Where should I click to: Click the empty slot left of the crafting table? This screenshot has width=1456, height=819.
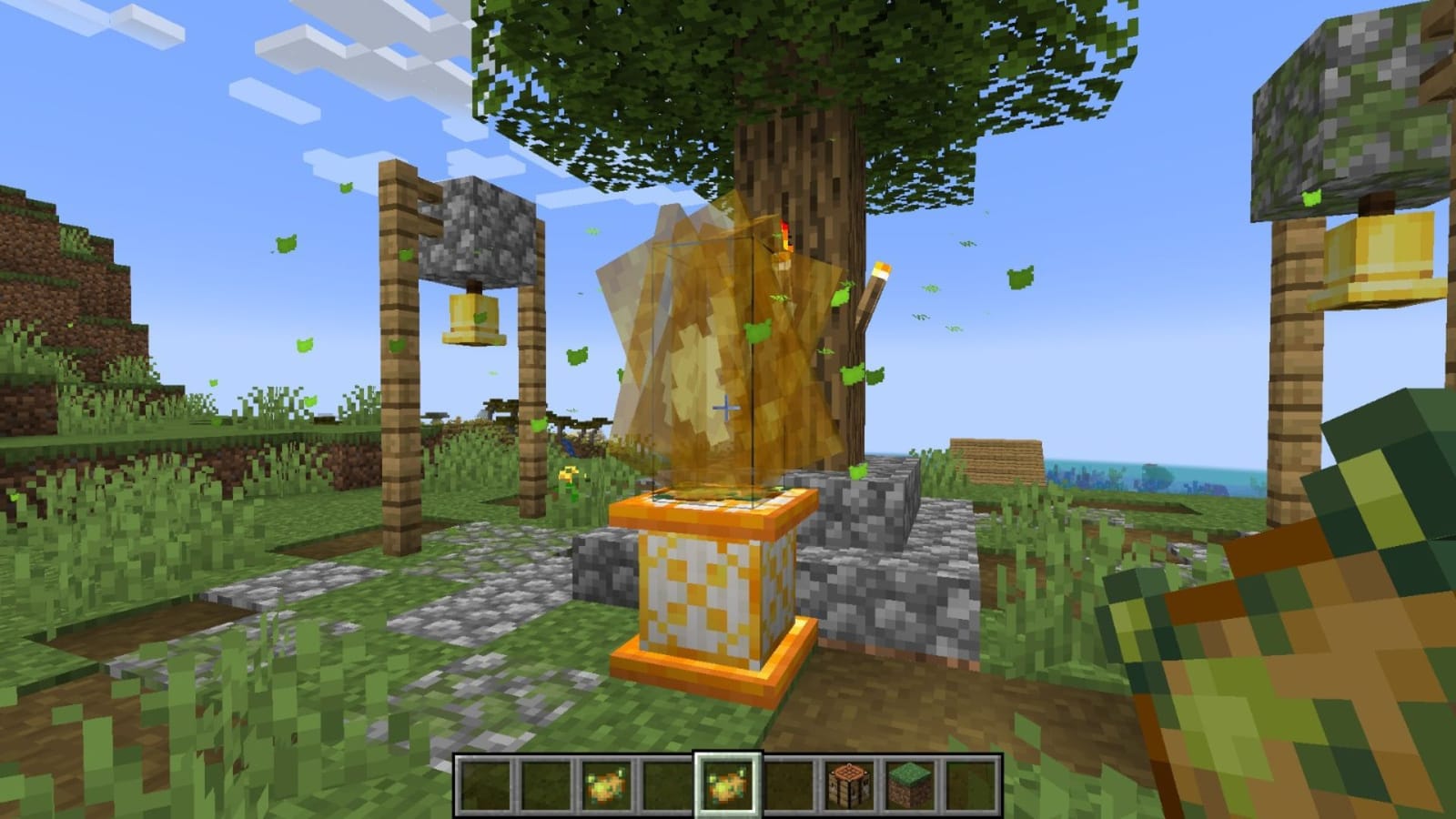(x=788, y=787)
